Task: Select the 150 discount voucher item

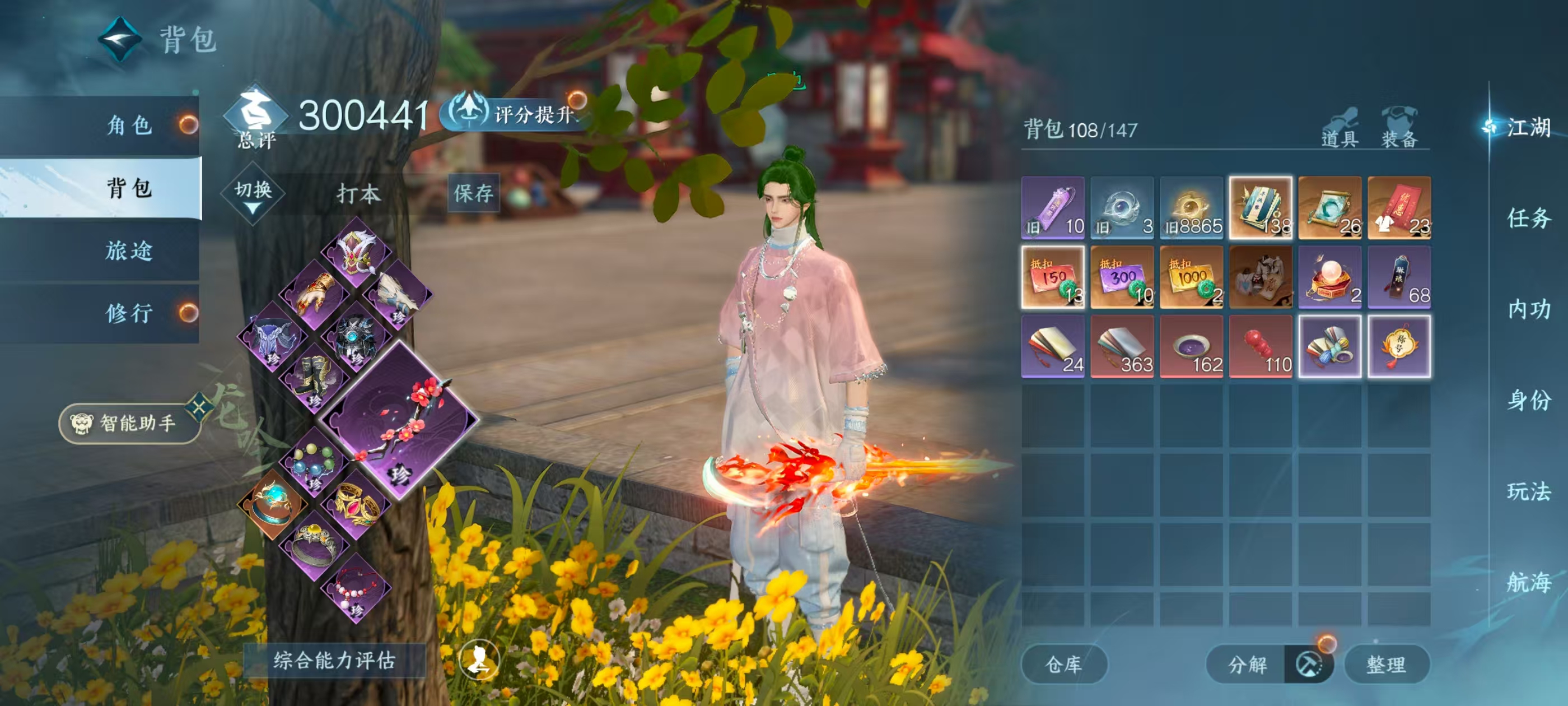Action: pos(1052,277)
